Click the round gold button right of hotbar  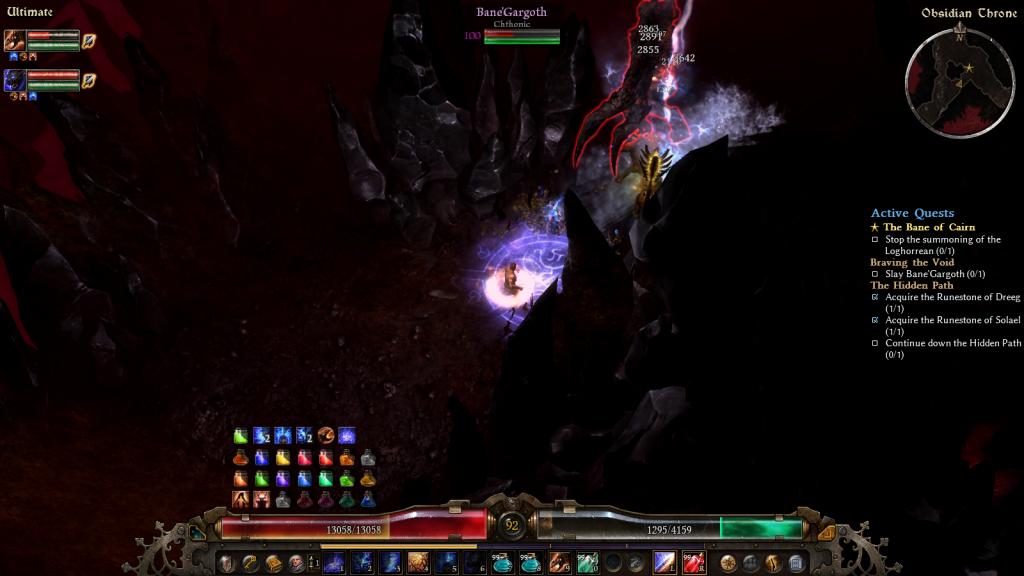point(728,563)
